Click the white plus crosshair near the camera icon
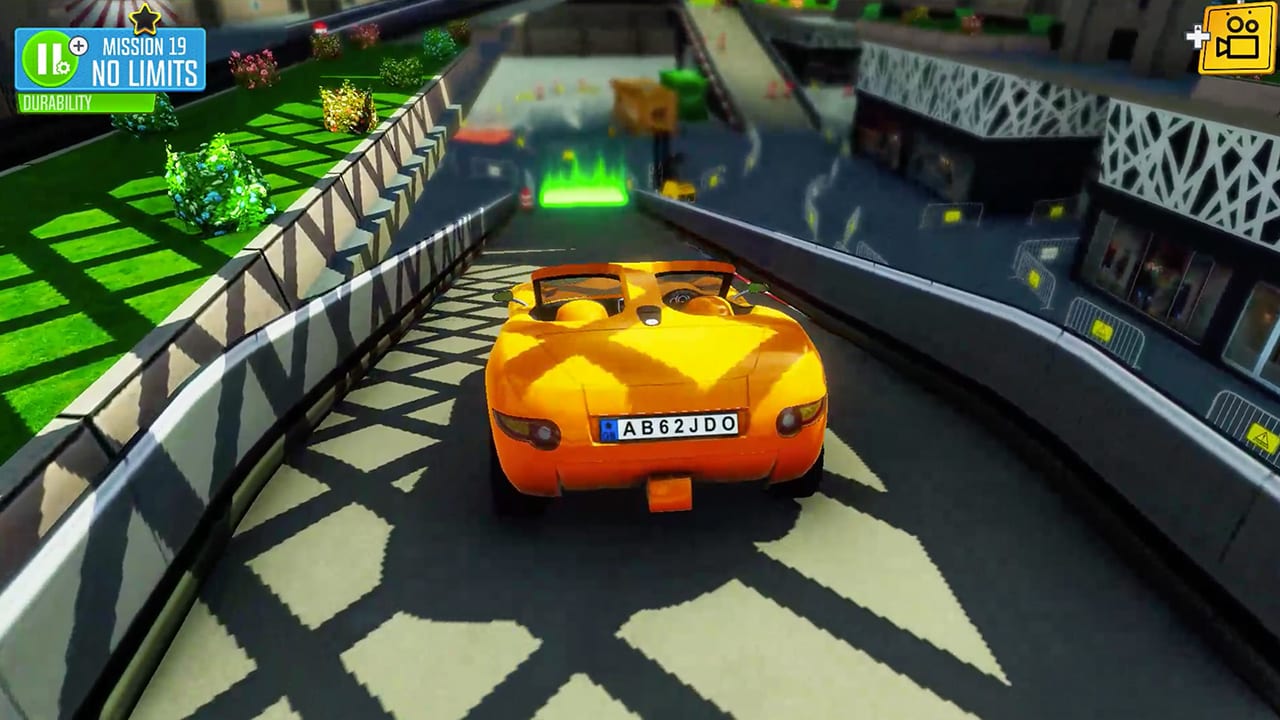This screenshot has height=720, width=1280. tap(1197, 36)
